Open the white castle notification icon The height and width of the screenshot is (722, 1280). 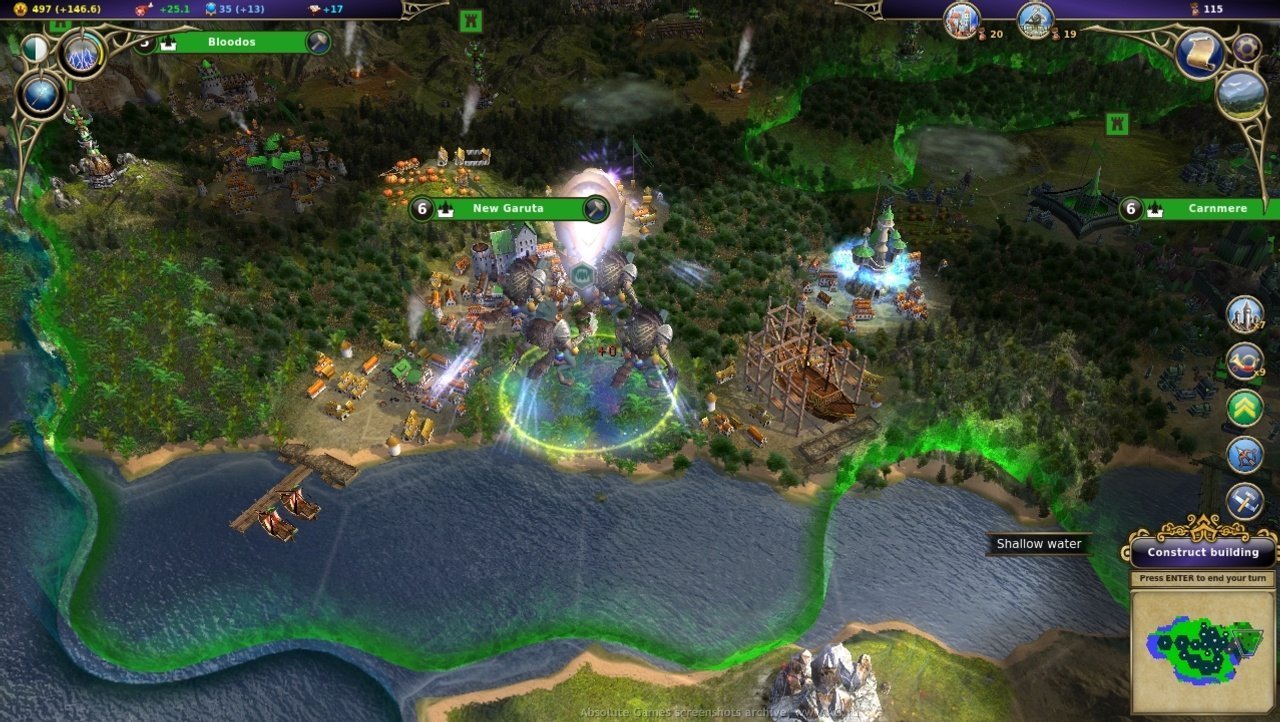point(1245,314)
